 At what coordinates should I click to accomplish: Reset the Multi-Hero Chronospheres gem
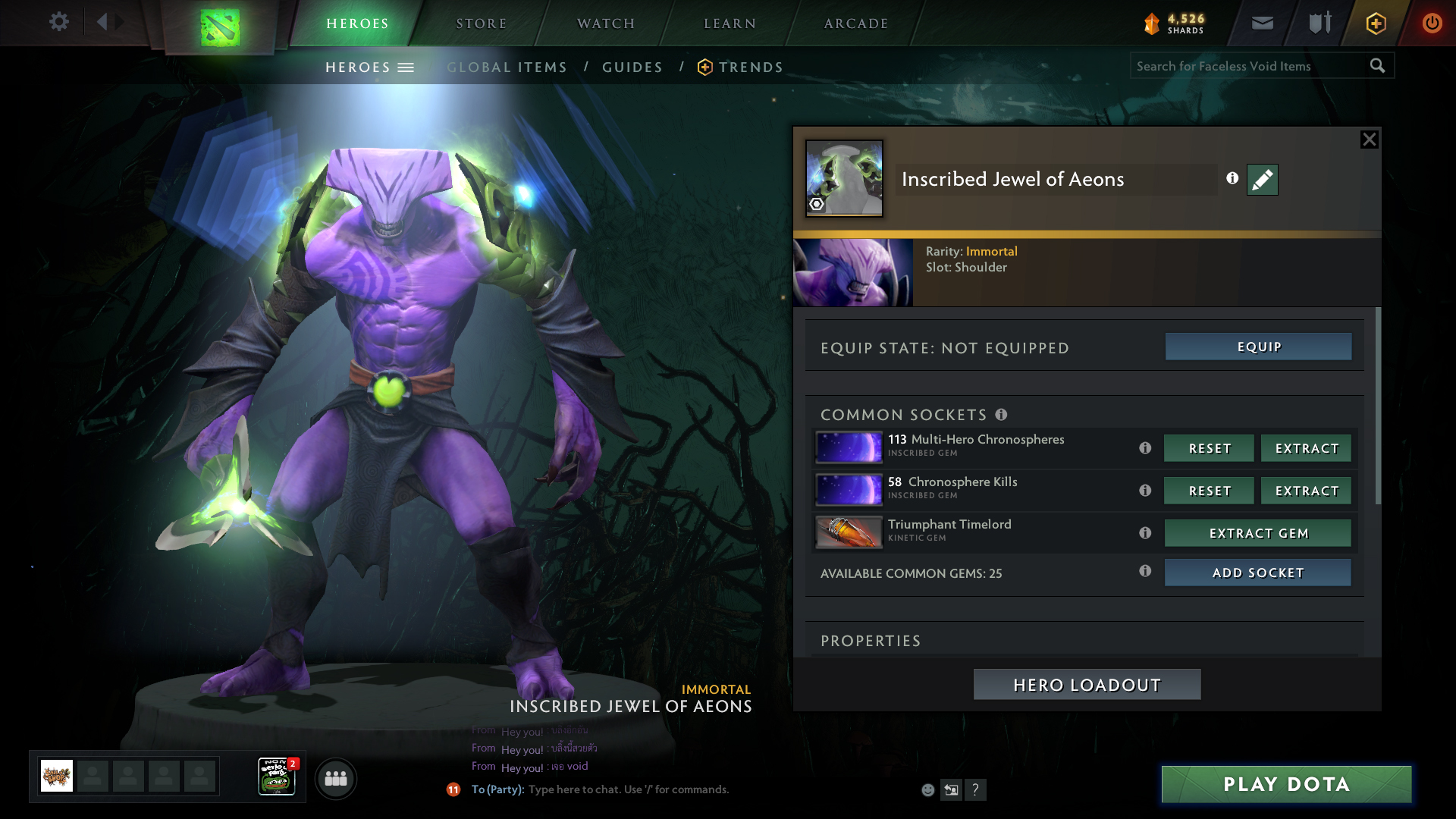pos(1209,448)
